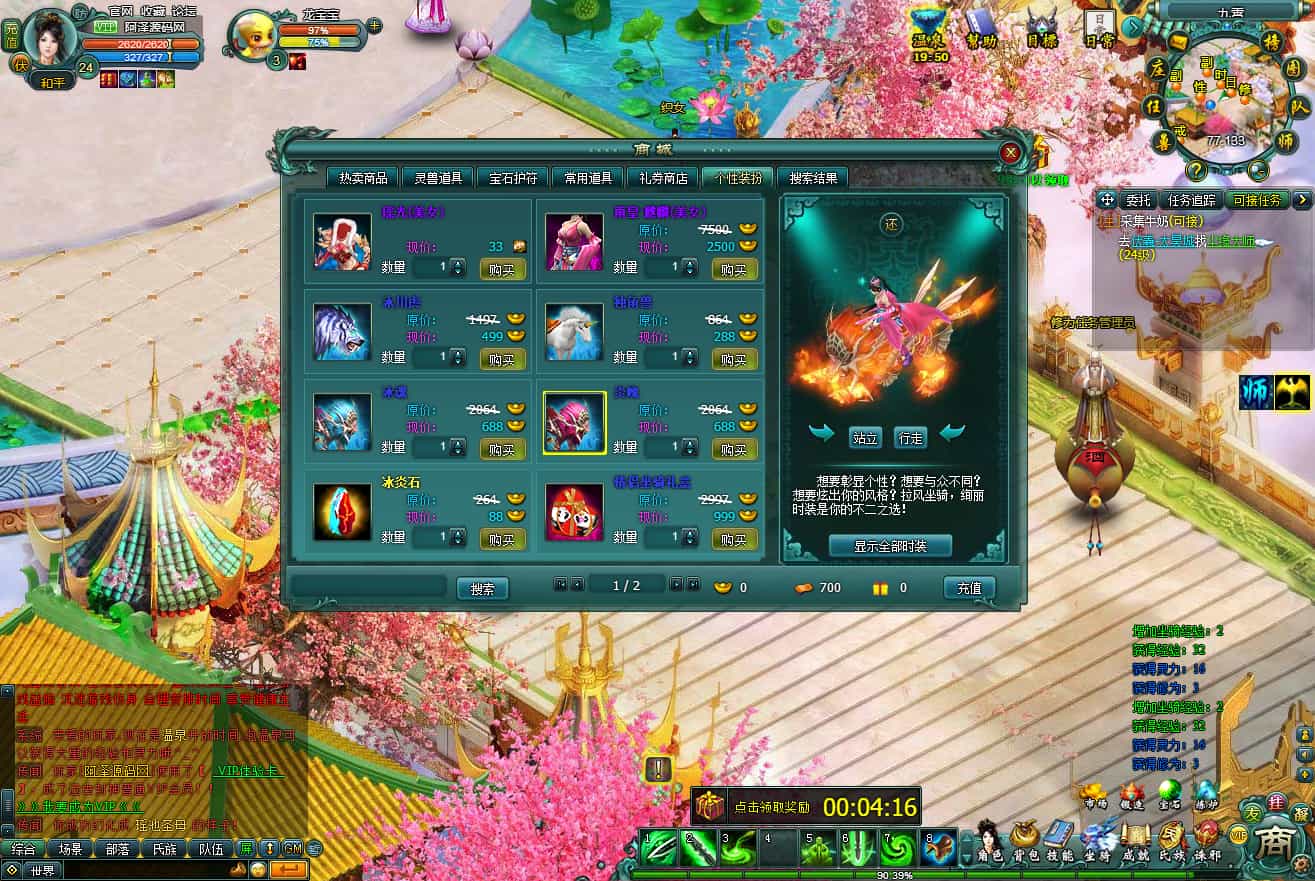Open the 技能 skills book
This screenshot has width=1315, height=881.
tap(1059, 840)
